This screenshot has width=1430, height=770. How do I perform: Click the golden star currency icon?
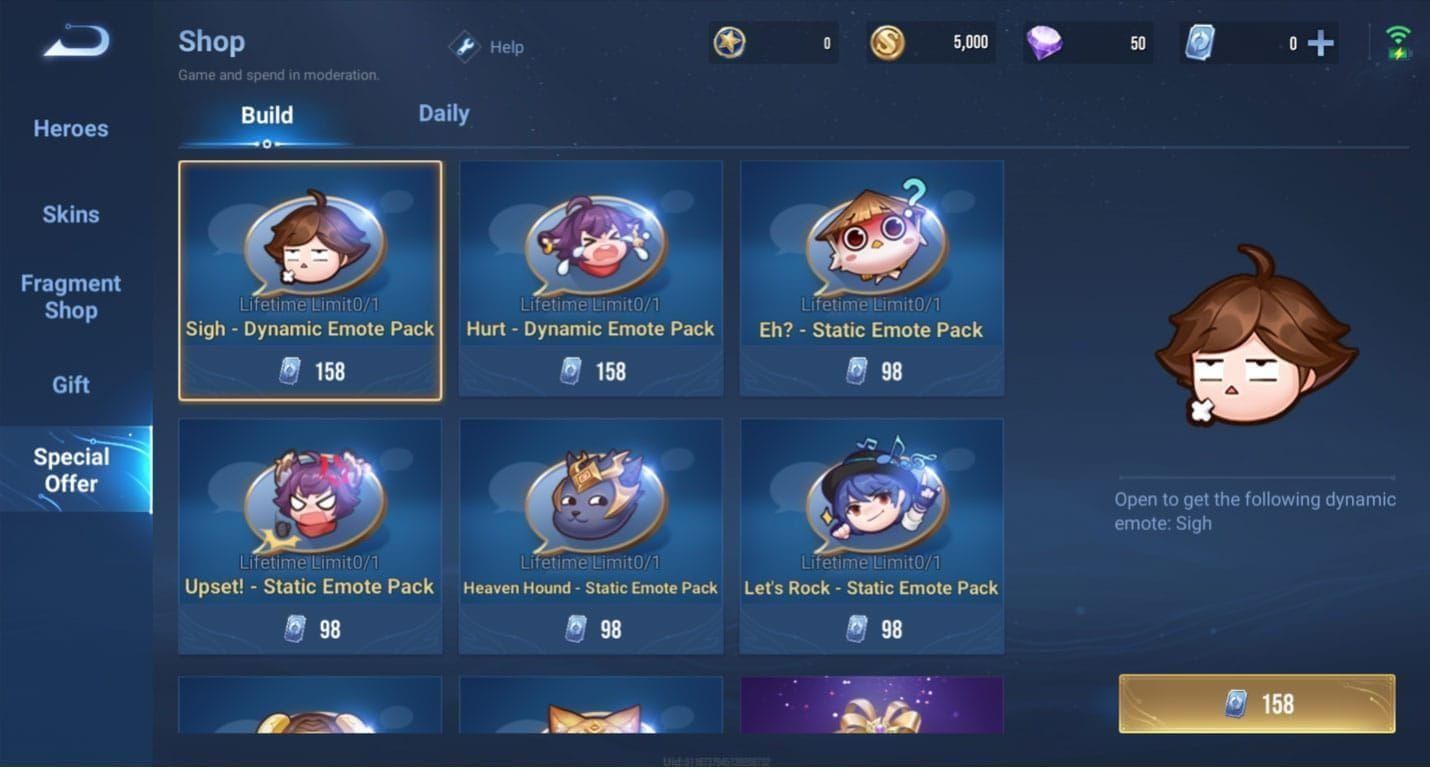pos(729,42)
